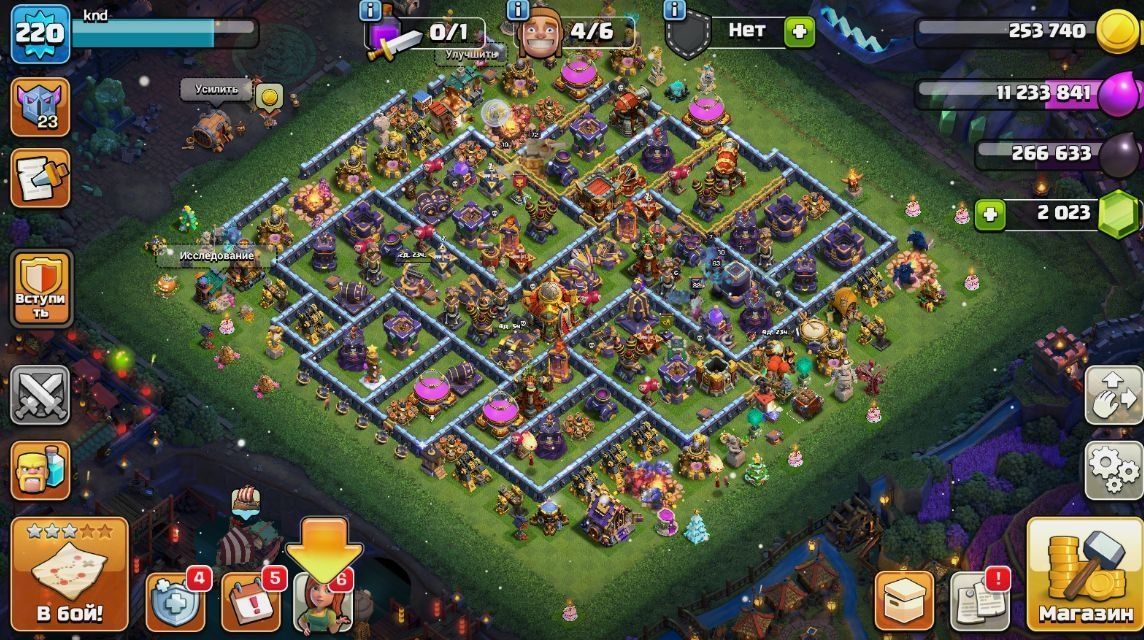Open the white storage box button
This screenshot has height=640, width=1144.
coord(904,602)
